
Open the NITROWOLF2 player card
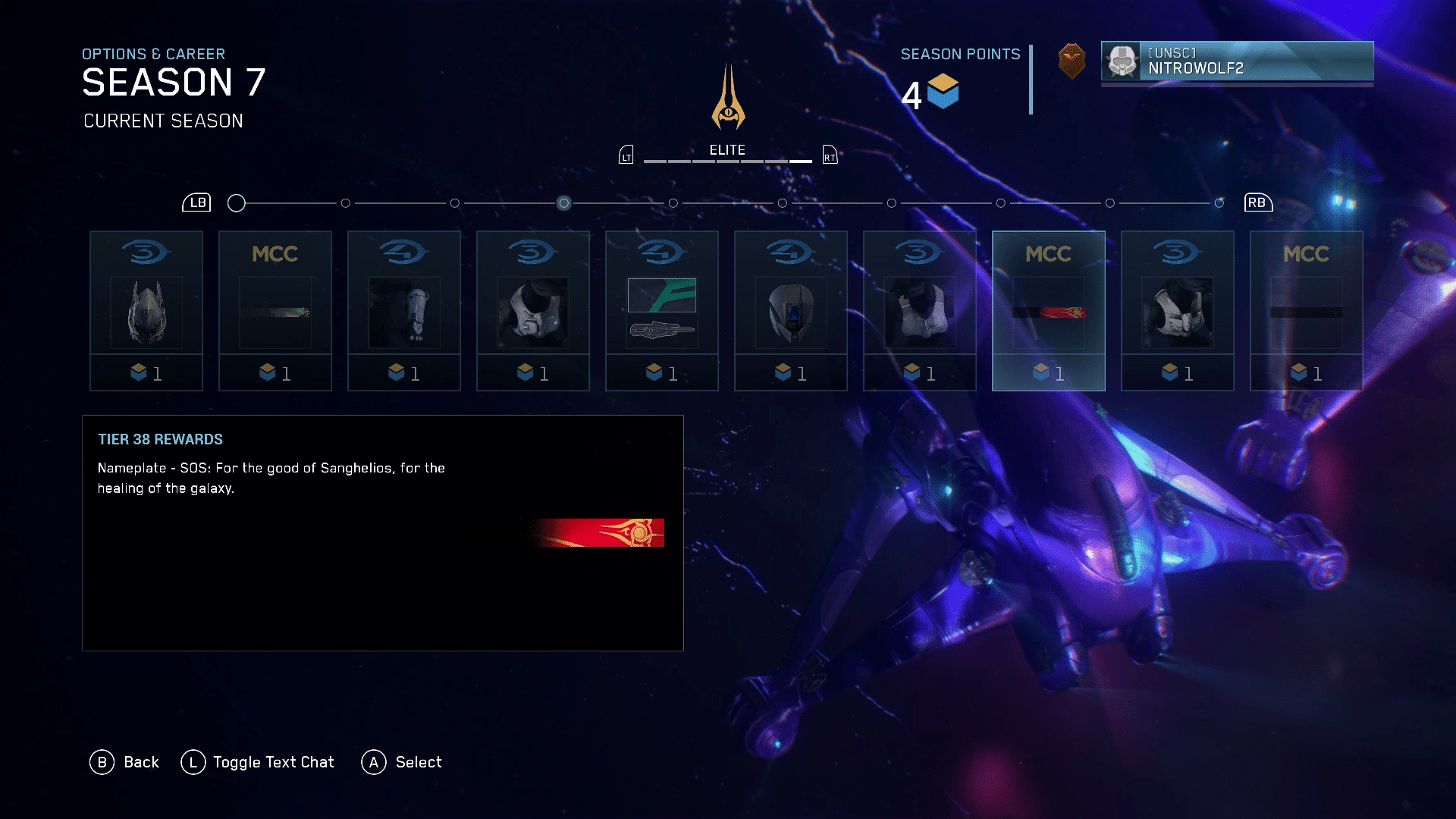pyautogui.click(x=1237, y=61)
